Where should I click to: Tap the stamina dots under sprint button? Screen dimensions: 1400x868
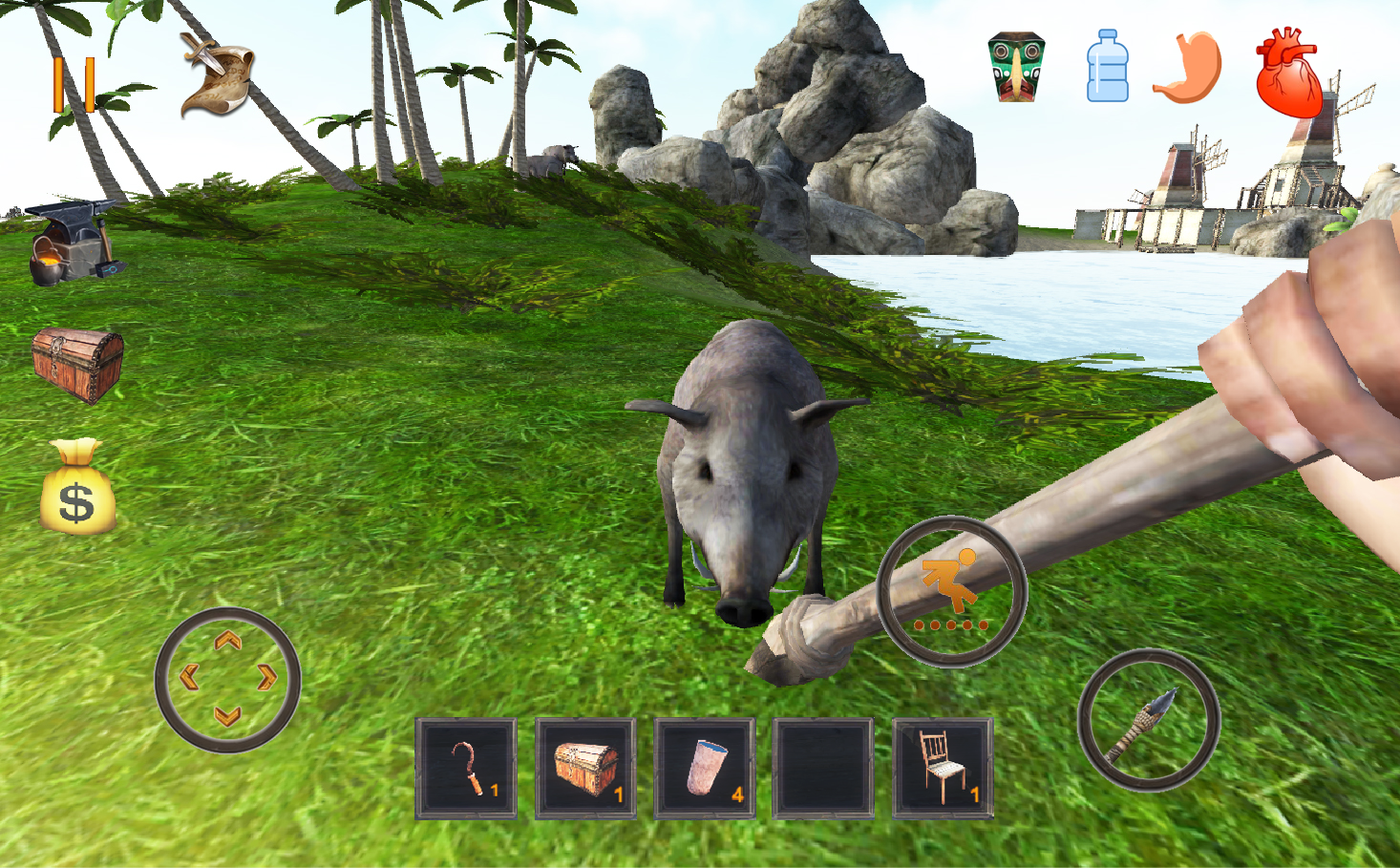pyautogui.click(x=949, y=625)
